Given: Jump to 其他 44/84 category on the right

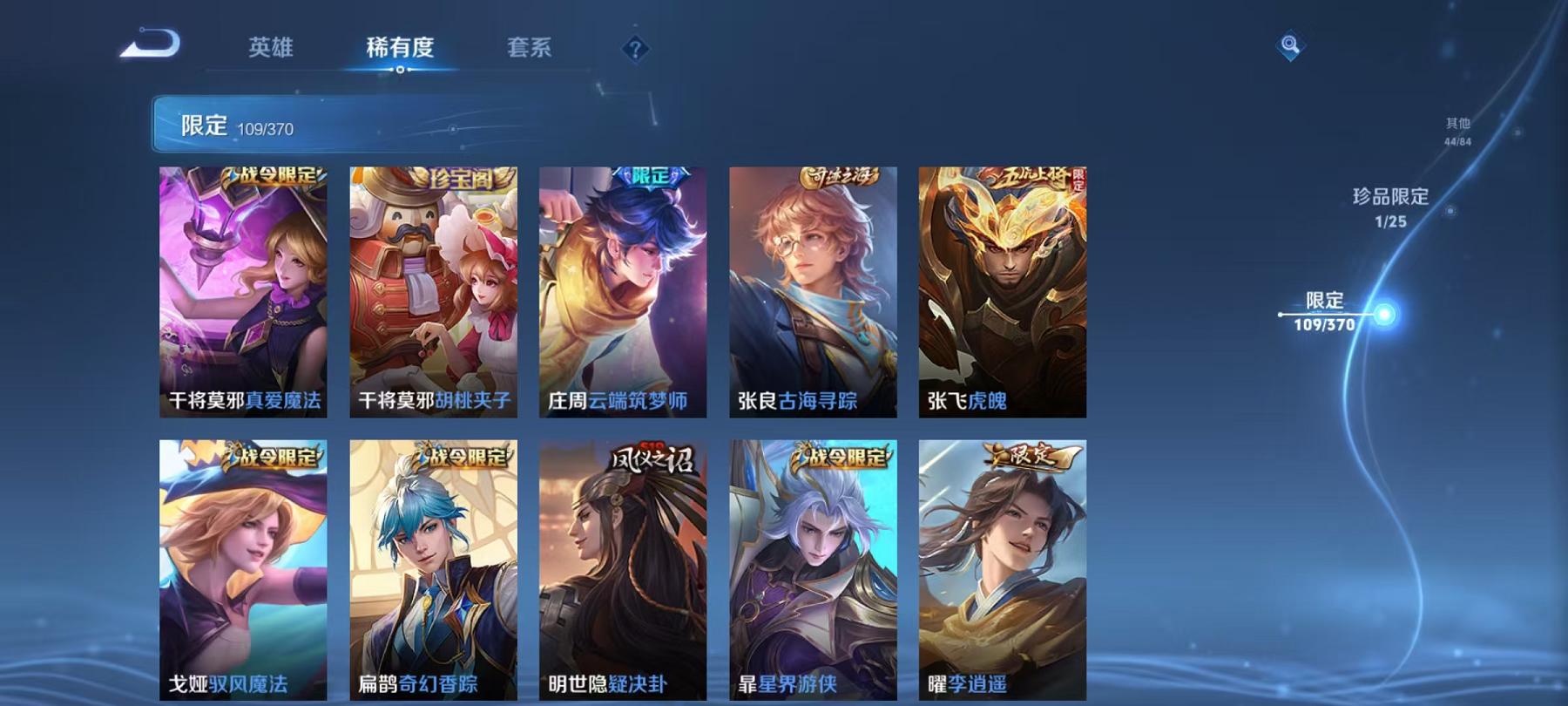Looking at the screenshot, I should (x=1457, y=131).
